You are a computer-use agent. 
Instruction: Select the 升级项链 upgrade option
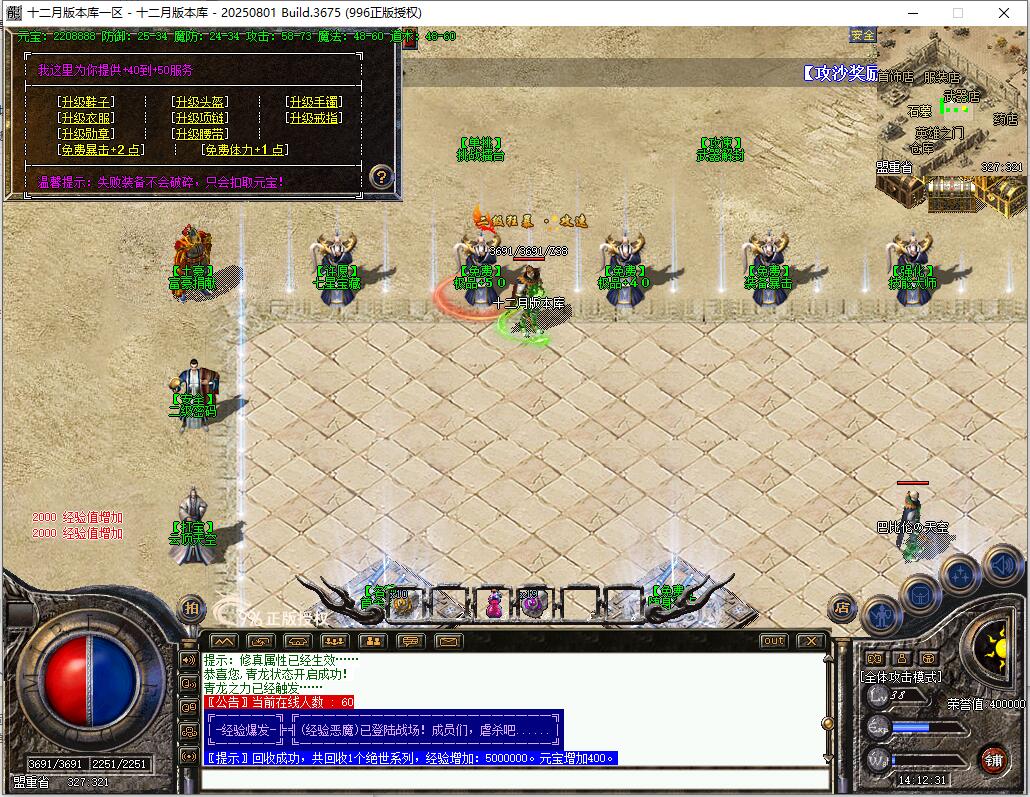200,118
